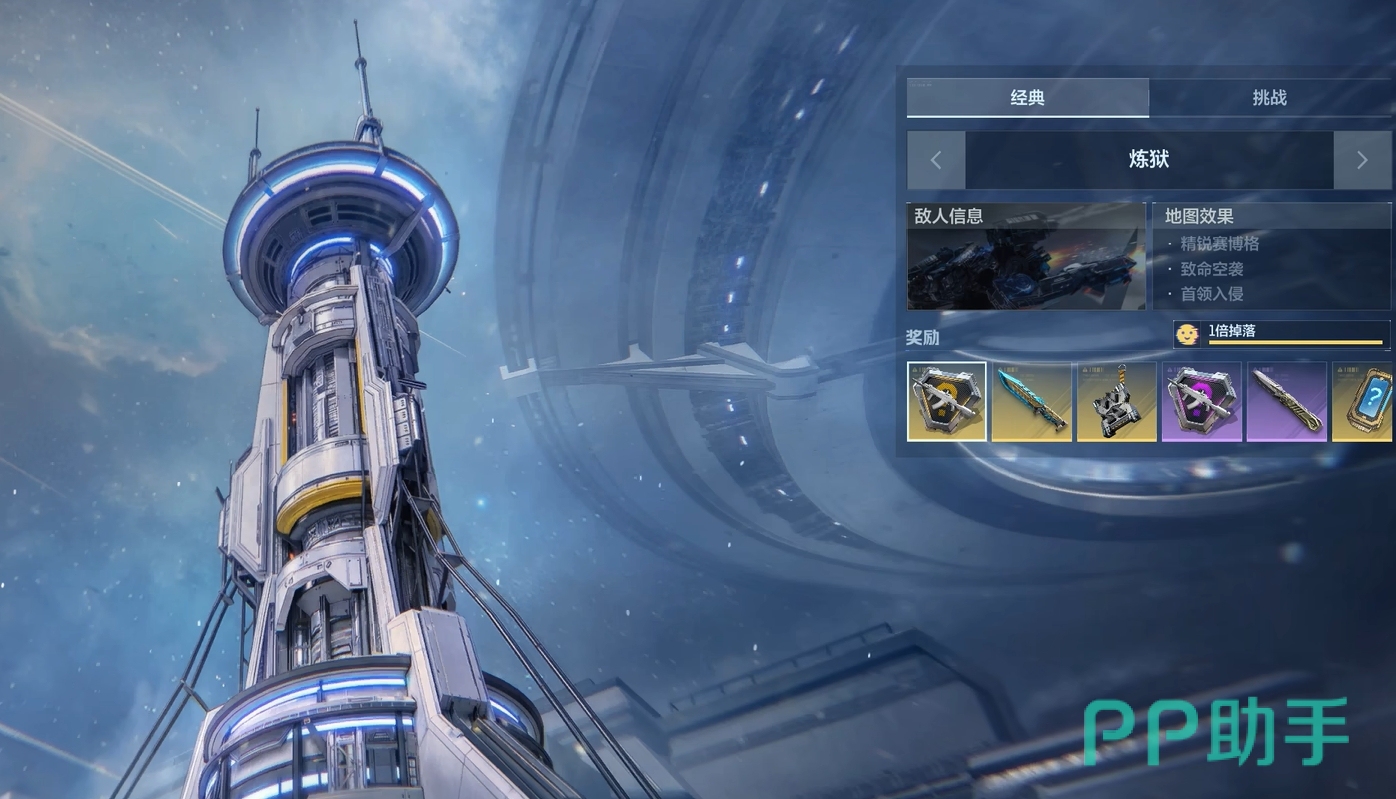1396x799 pixels.
Task: Switch to the 经典 (Classic) tab
Action: coord(1027,98)
